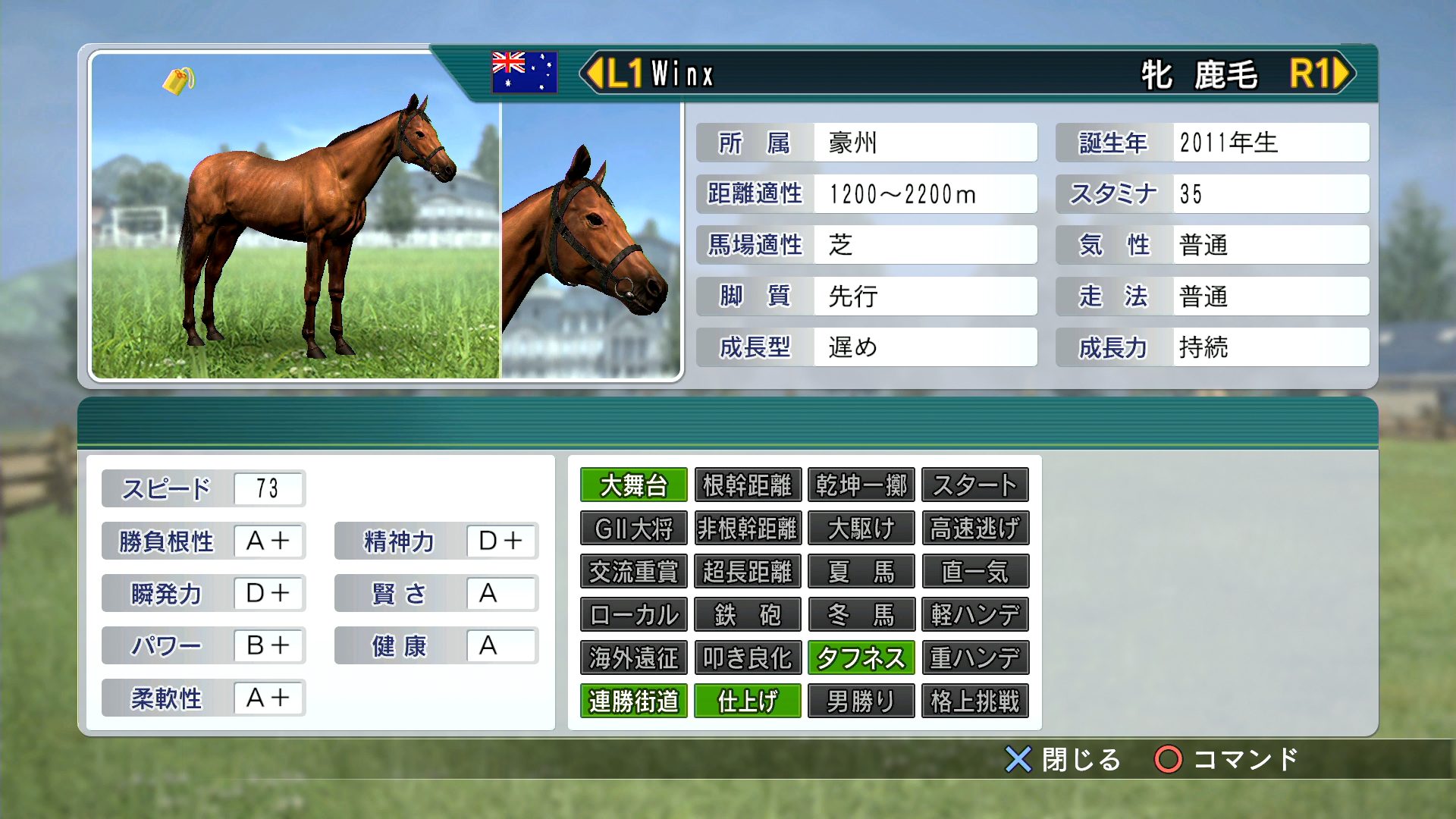Select the 乾坤一擲 trait tile
The height and width of the screenshot is (819, 1456).
click(x=861, y=485)
